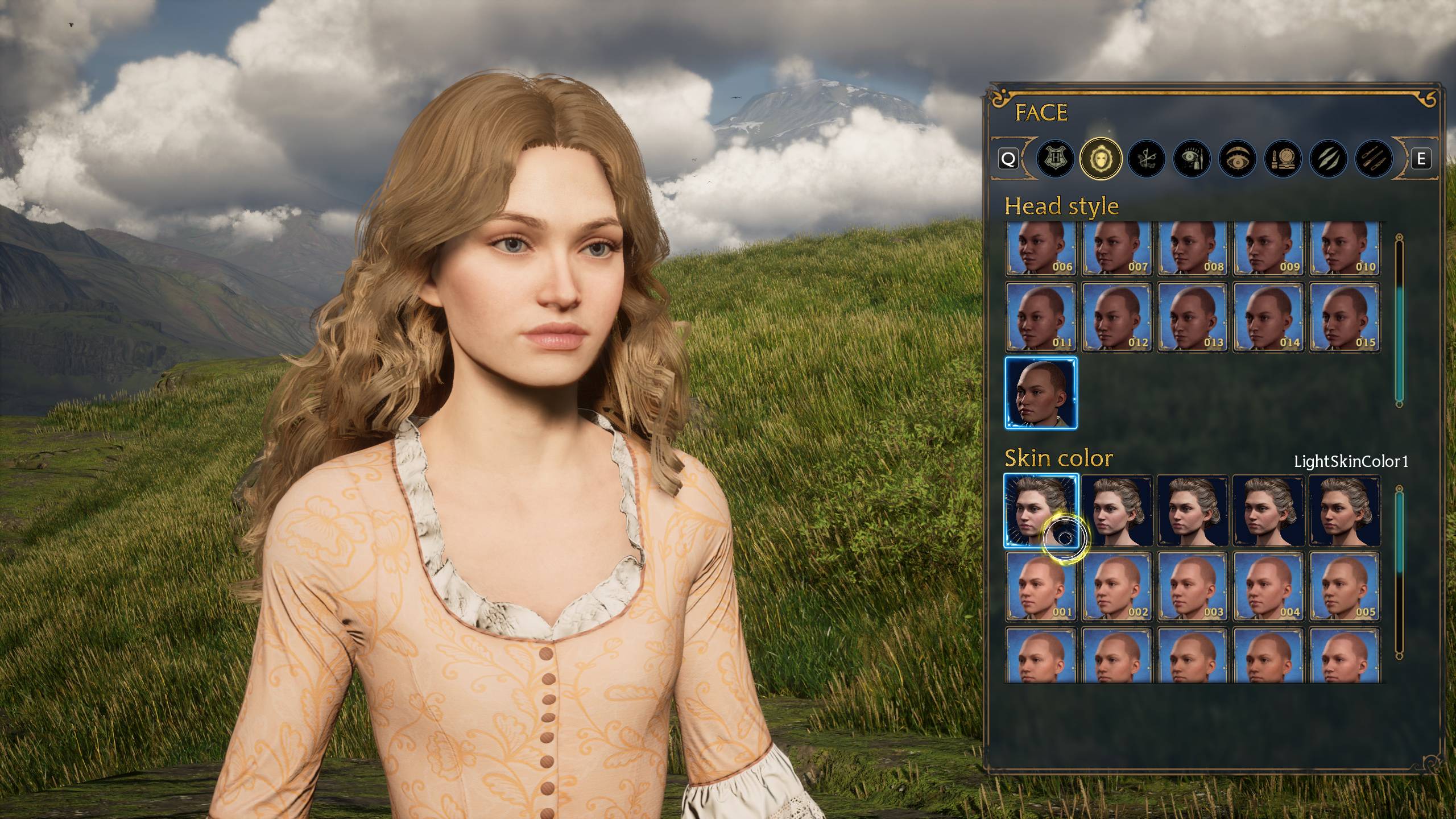Select head style 015

click(x=1345, y=317)
